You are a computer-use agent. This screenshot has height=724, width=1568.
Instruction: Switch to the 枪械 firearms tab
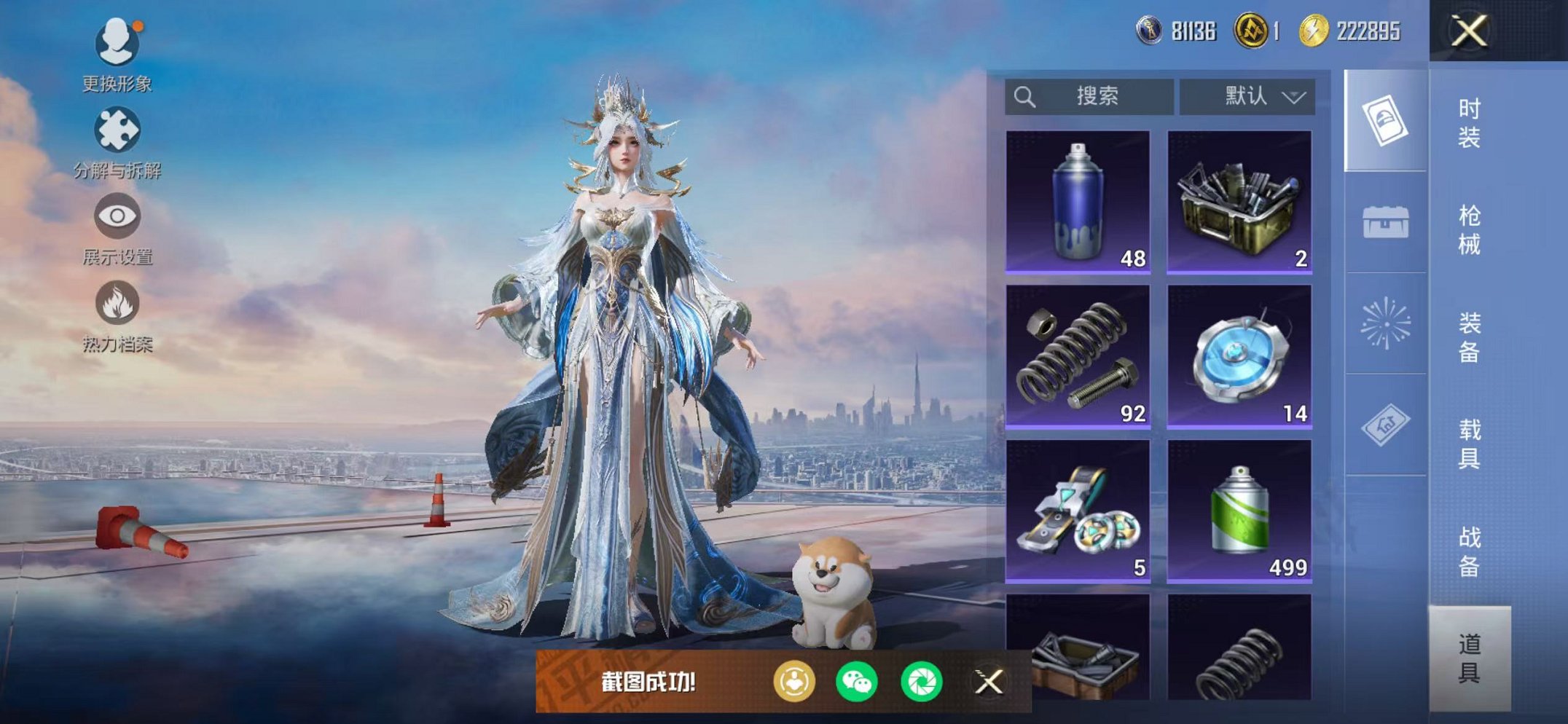(1468, 230)
